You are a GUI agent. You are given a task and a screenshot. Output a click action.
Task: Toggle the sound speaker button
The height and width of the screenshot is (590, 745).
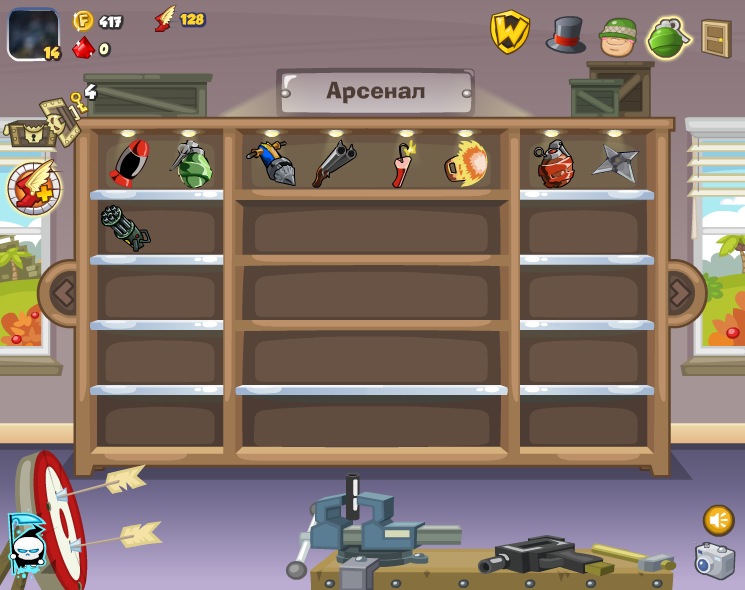coord(718,520)
